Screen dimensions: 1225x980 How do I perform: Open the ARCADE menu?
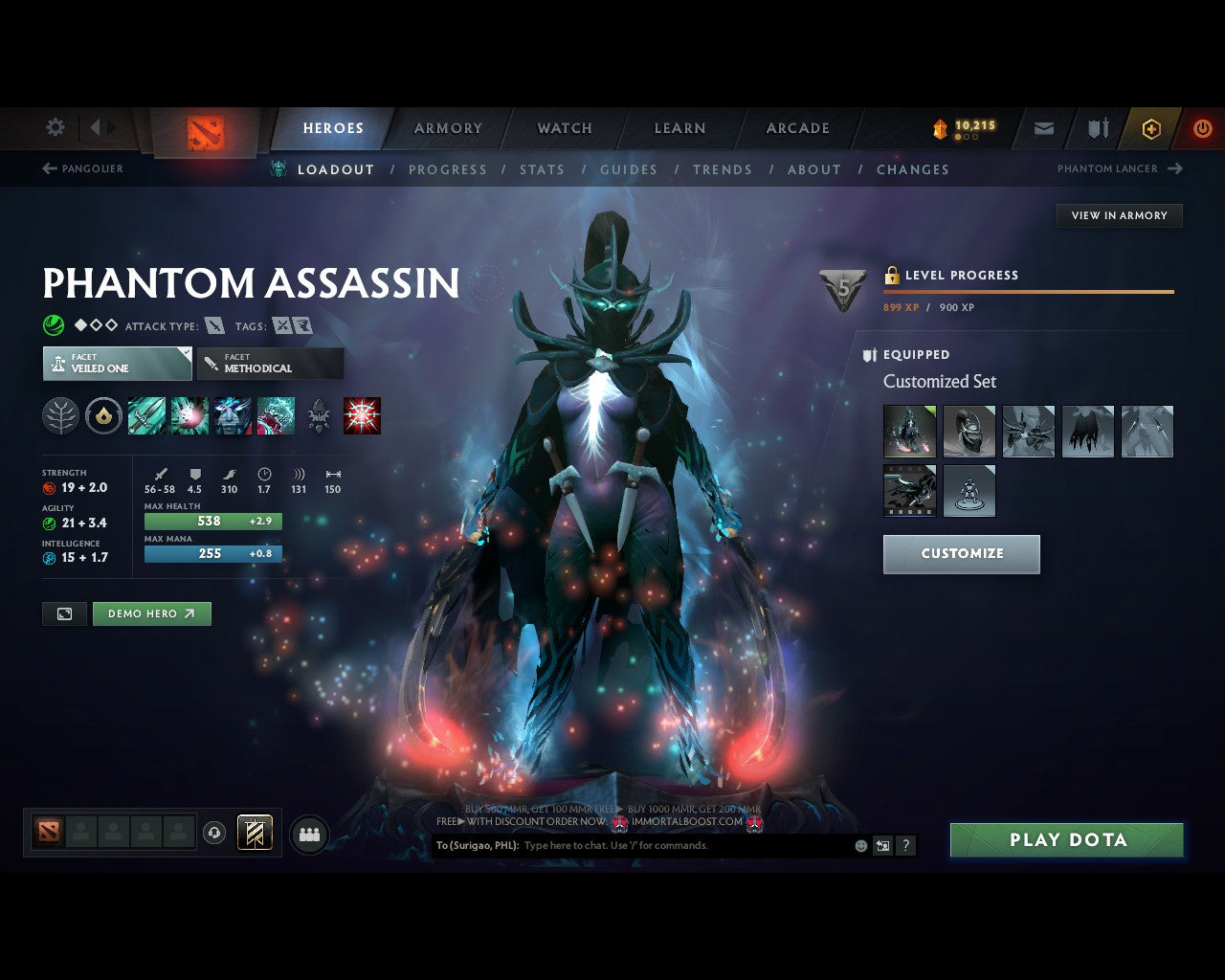click(796, 127)
